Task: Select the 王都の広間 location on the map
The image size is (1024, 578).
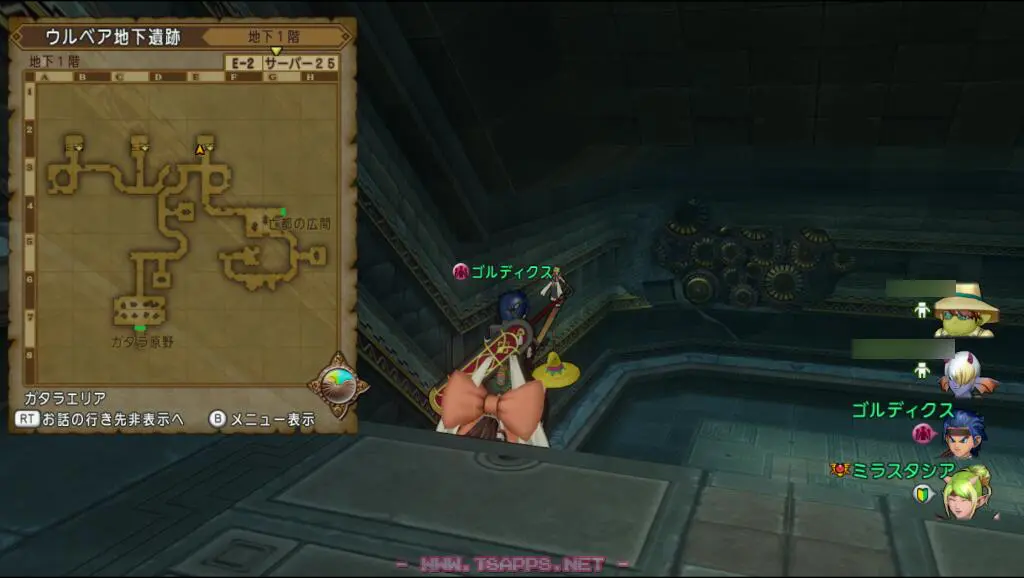Action: point(298,223)
